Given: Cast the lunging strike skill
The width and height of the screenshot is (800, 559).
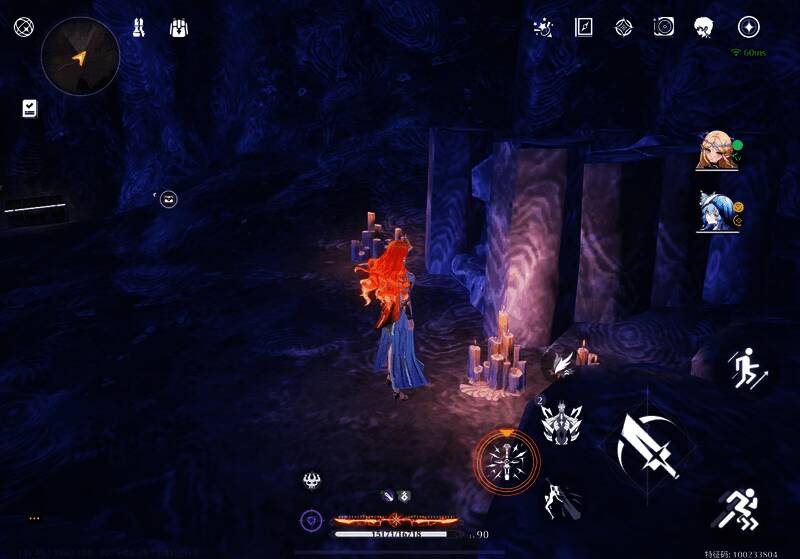Looking at the screenshot, I should pyautogui.click(x=557, y=498).
